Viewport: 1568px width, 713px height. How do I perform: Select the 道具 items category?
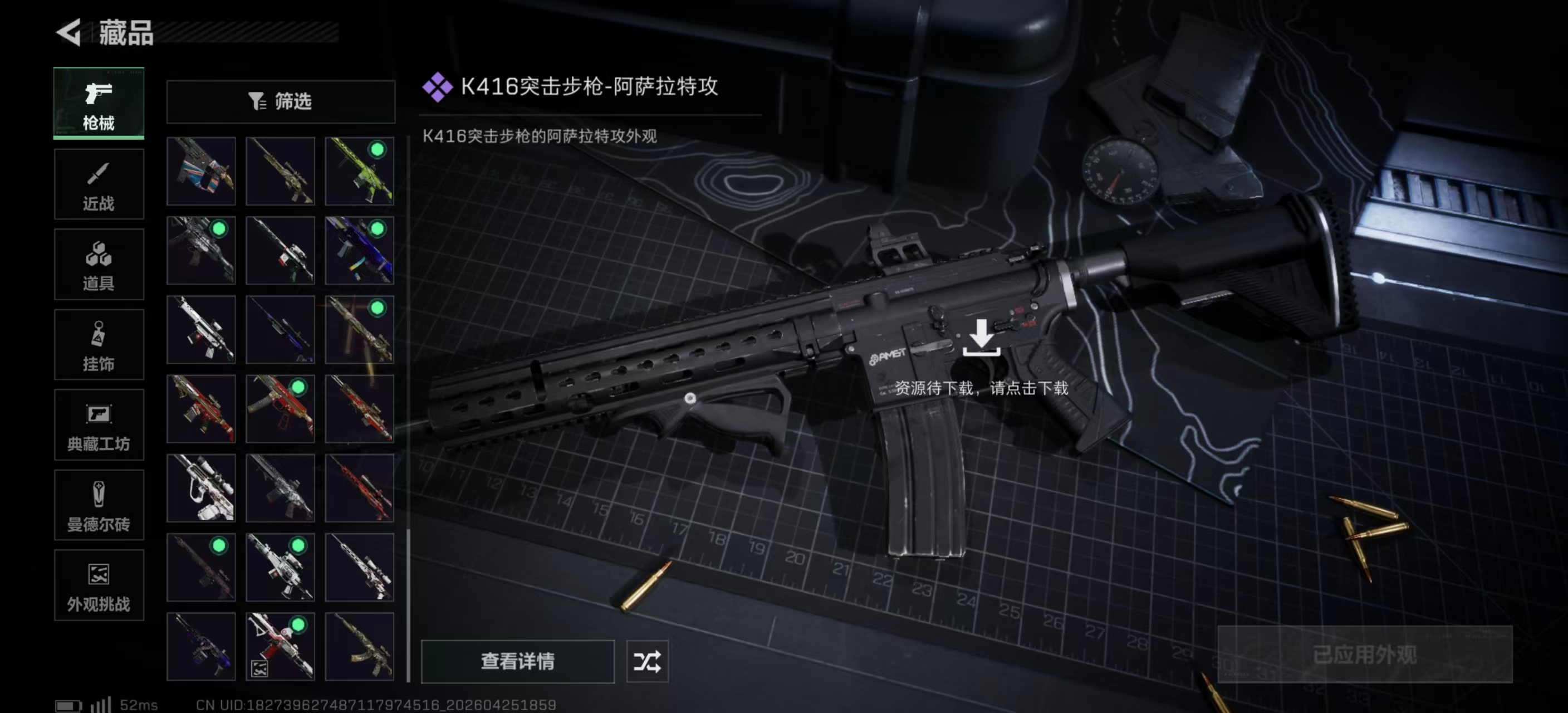(x=99, y=264)
